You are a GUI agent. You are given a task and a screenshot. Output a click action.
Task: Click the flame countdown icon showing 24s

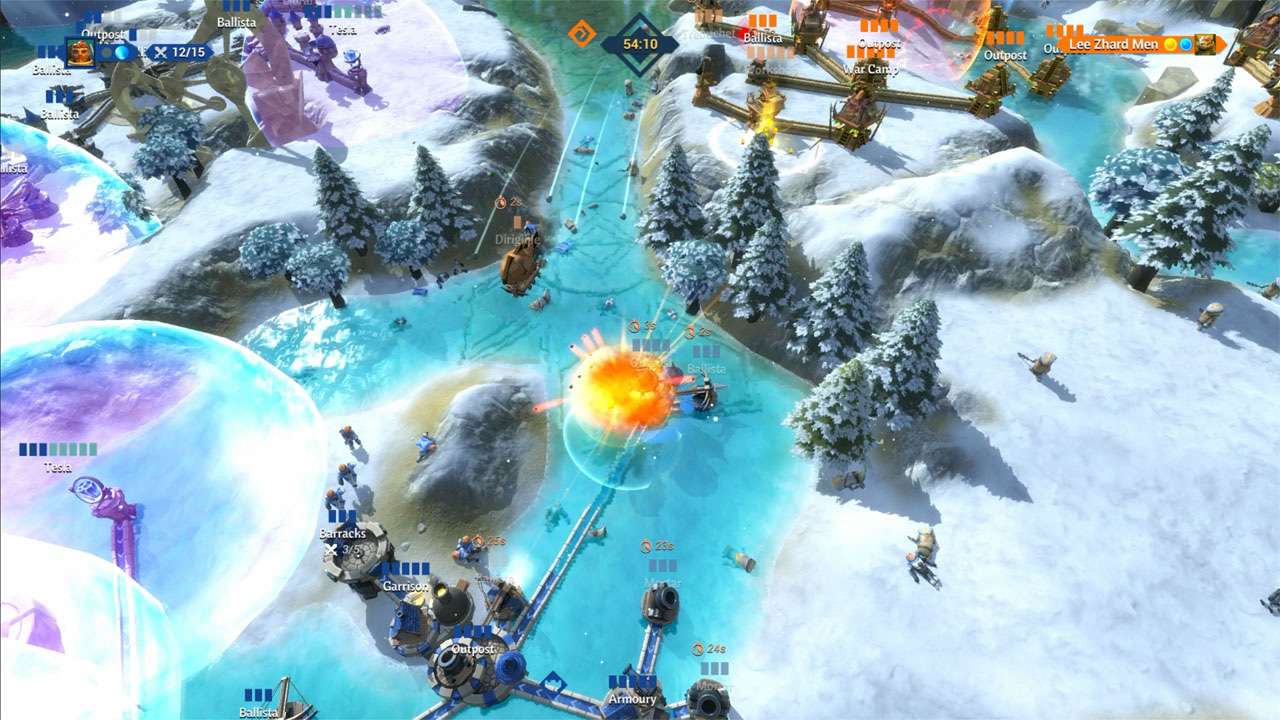tap(697, 648)
